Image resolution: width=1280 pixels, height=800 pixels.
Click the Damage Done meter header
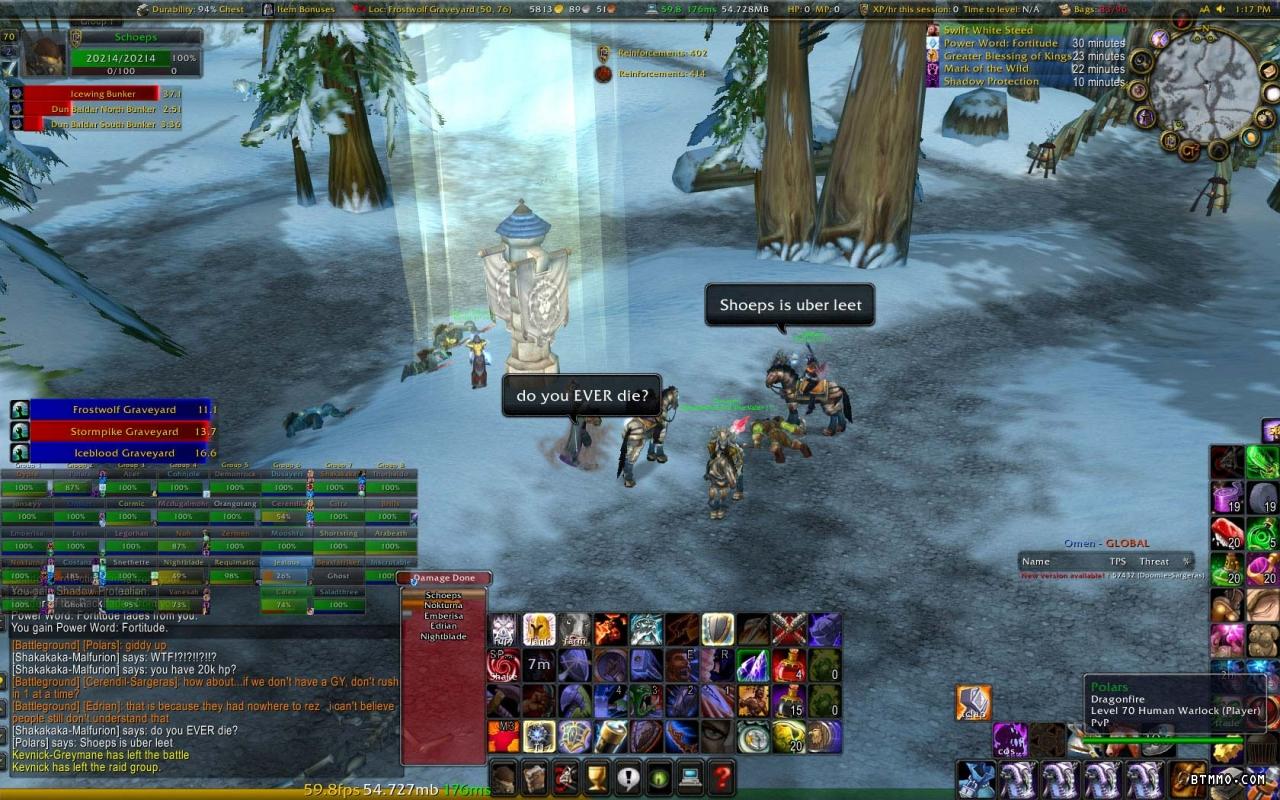tap(445, 578)
